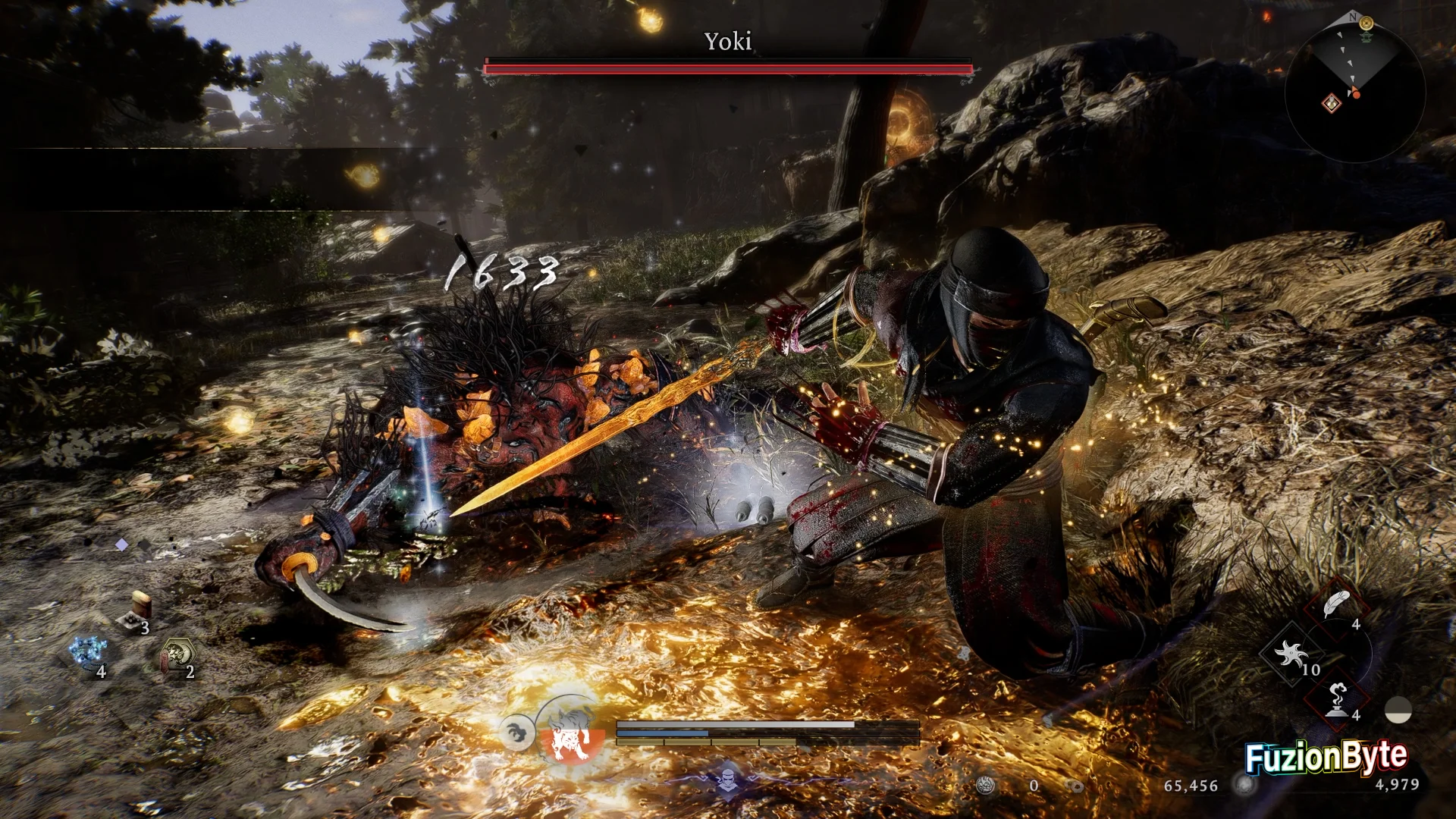Activate the smoke bomb ninjutsu slot
Image resolution: width=1456 pixels, height=819 pixels.
coord(1337,698)
